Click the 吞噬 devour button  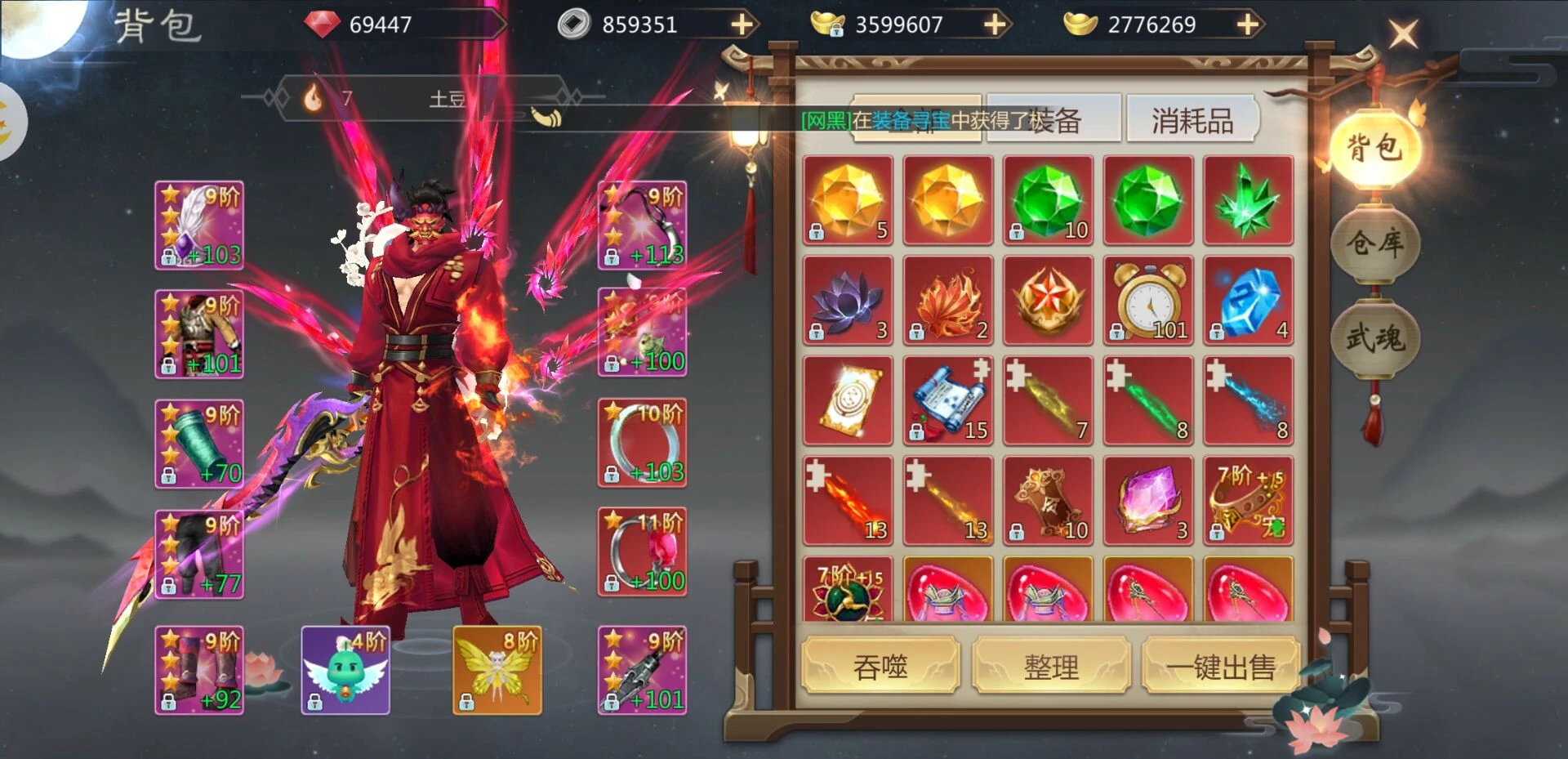tap(880, 667)
